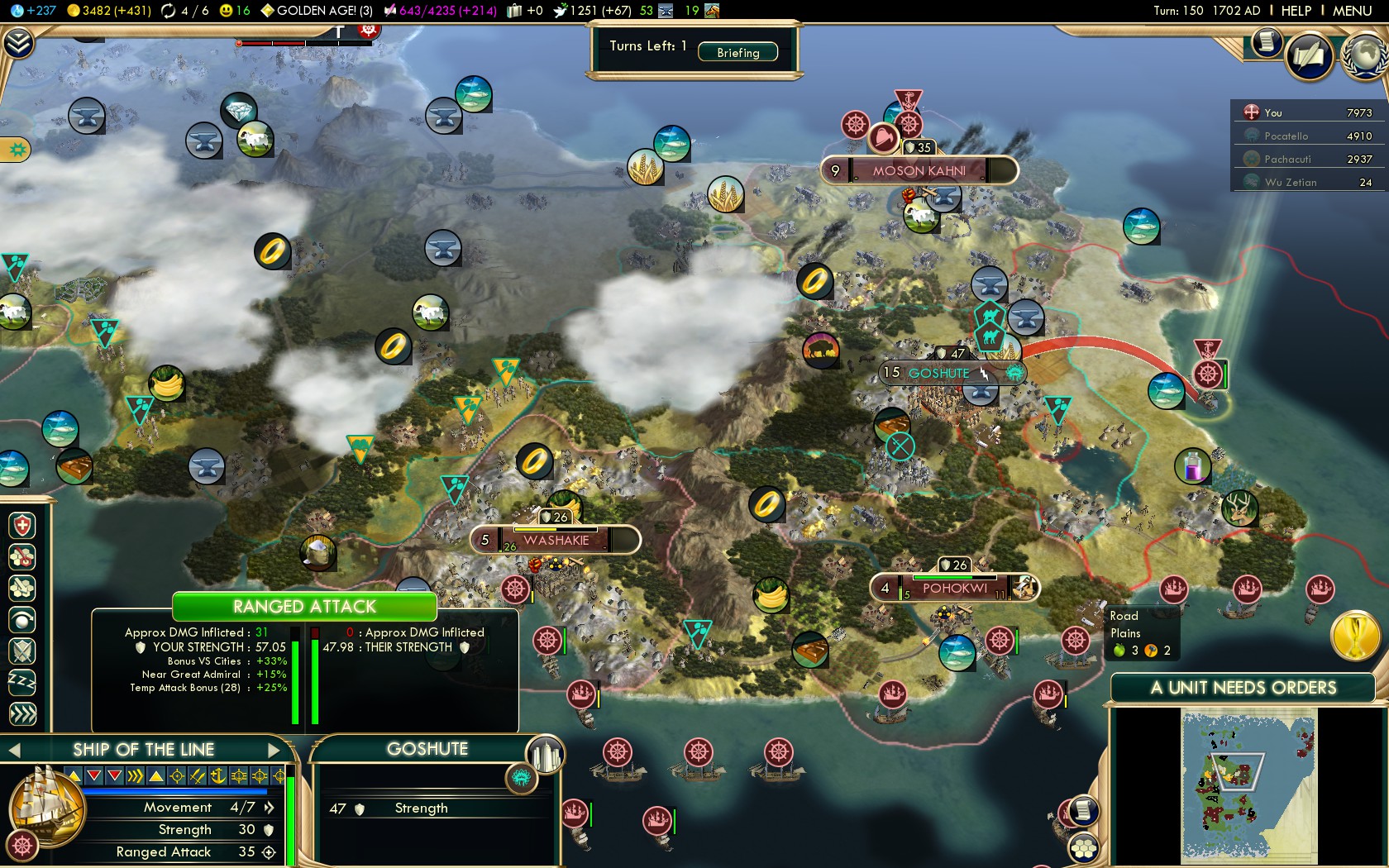This screenshot has height=868, width=1389.
Task: Click the A UNIT NEEDS ORDERS button
Action: click(x=1243, y=688)
